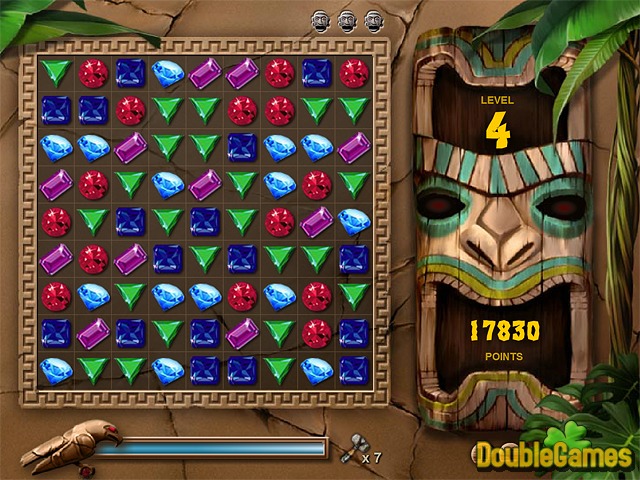Select the dark-blue square gem in the board's bottom-right corner

click(352, 369)
